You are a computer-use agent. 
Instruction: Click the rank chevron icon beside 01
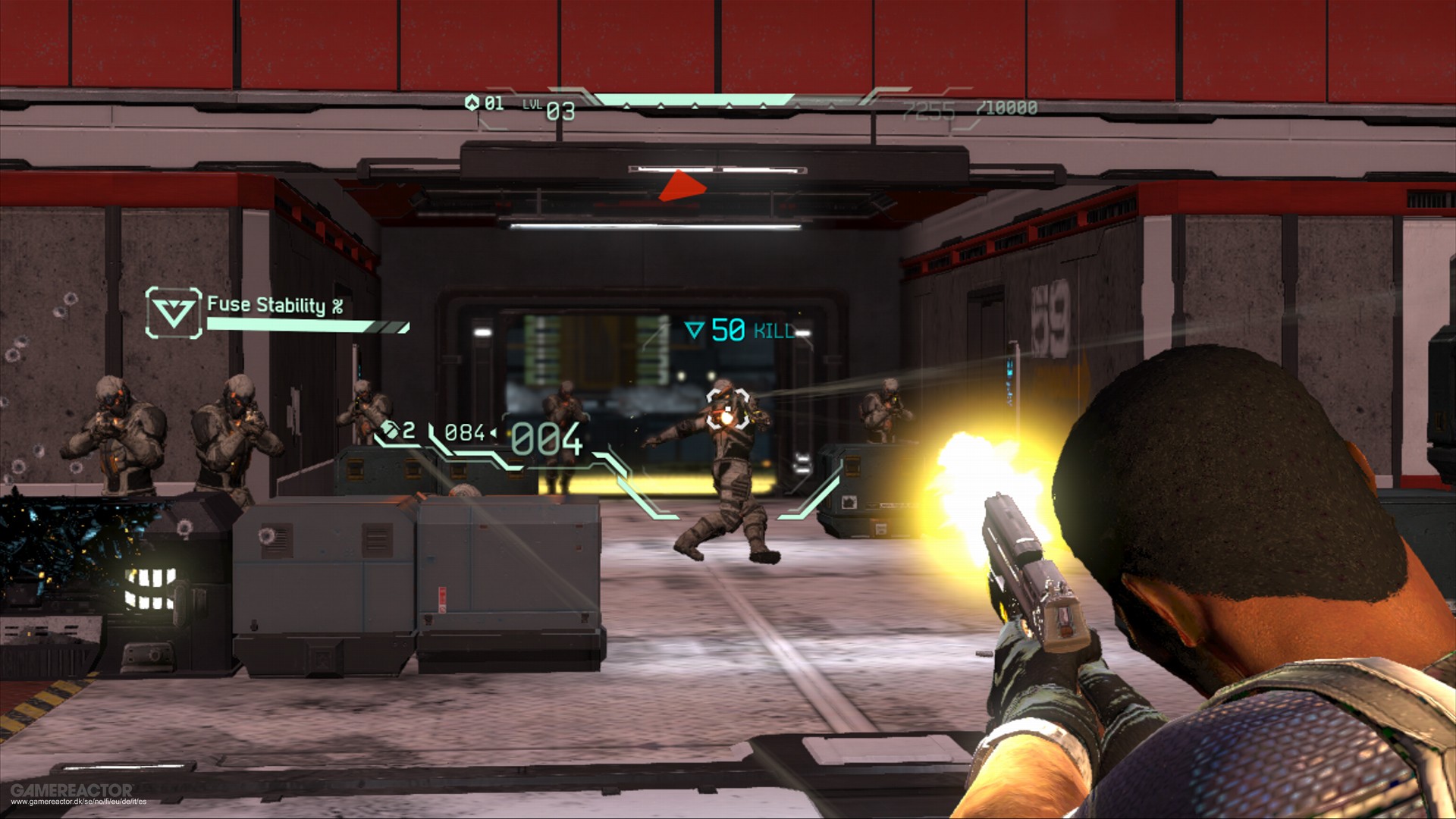(x=472, y=103)
